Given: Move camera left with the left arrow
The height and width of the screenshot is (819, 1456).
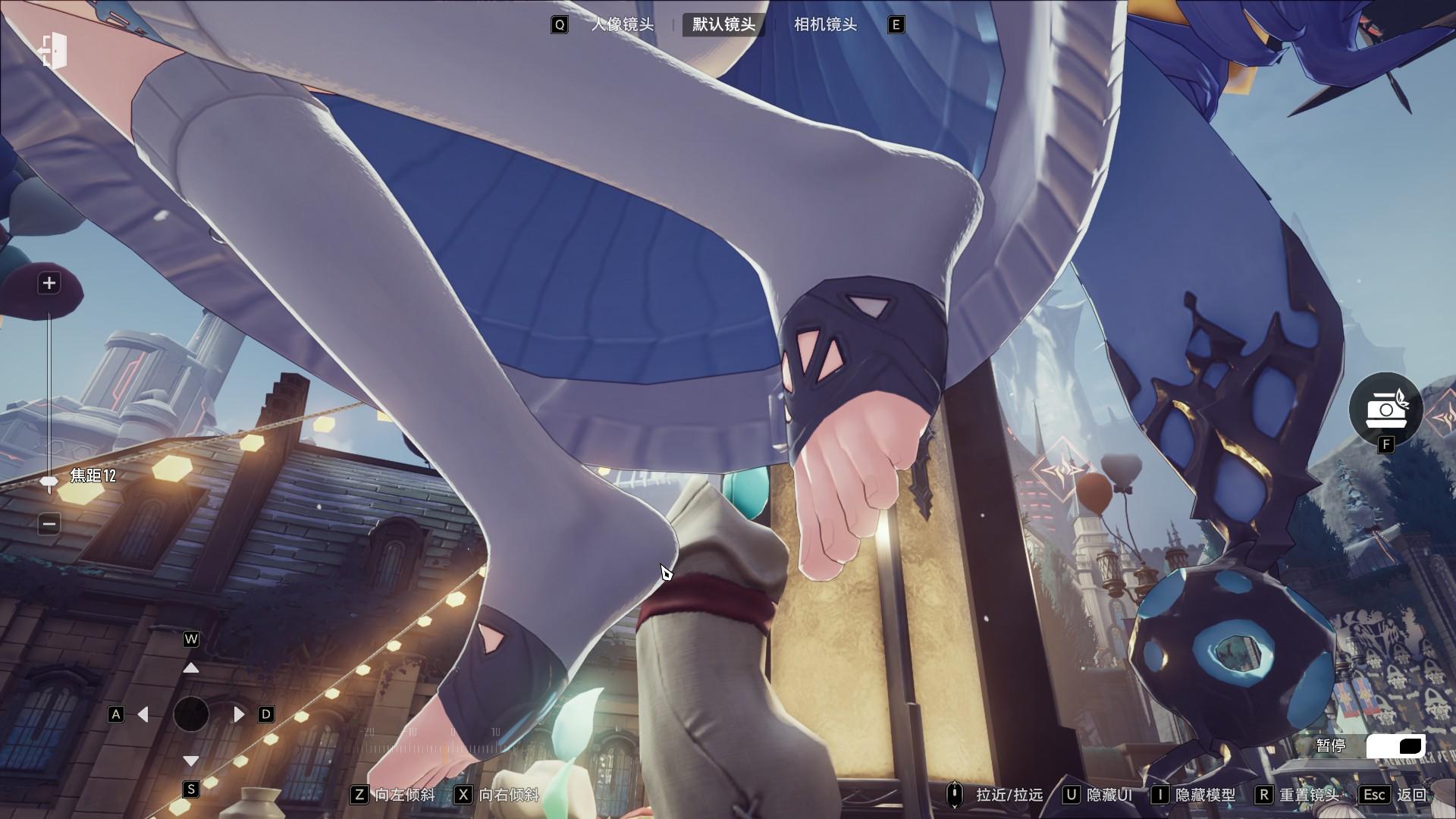Looking at the screenshot, I should 143,714.
